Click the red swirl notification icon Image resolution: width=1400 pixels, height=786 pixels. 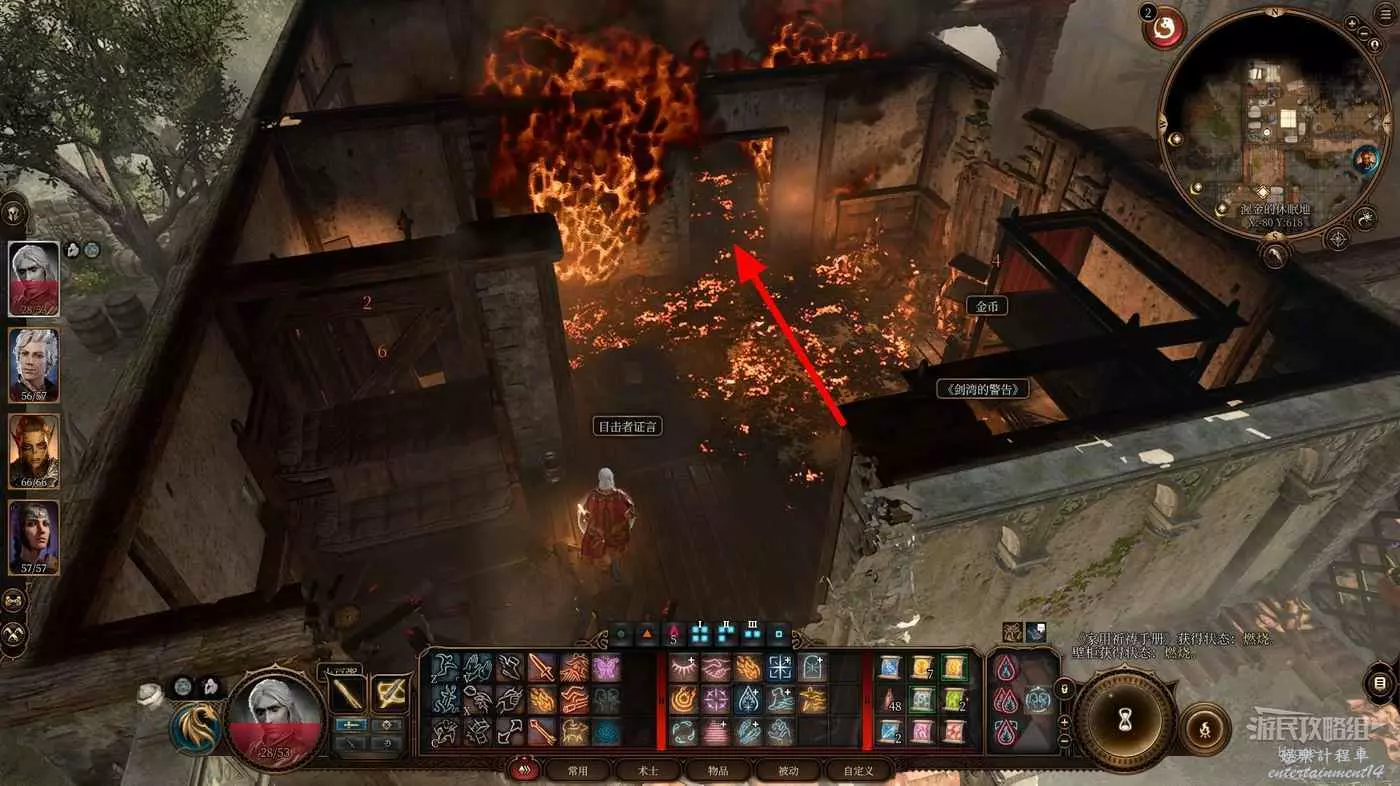(x=1164, y=26)
